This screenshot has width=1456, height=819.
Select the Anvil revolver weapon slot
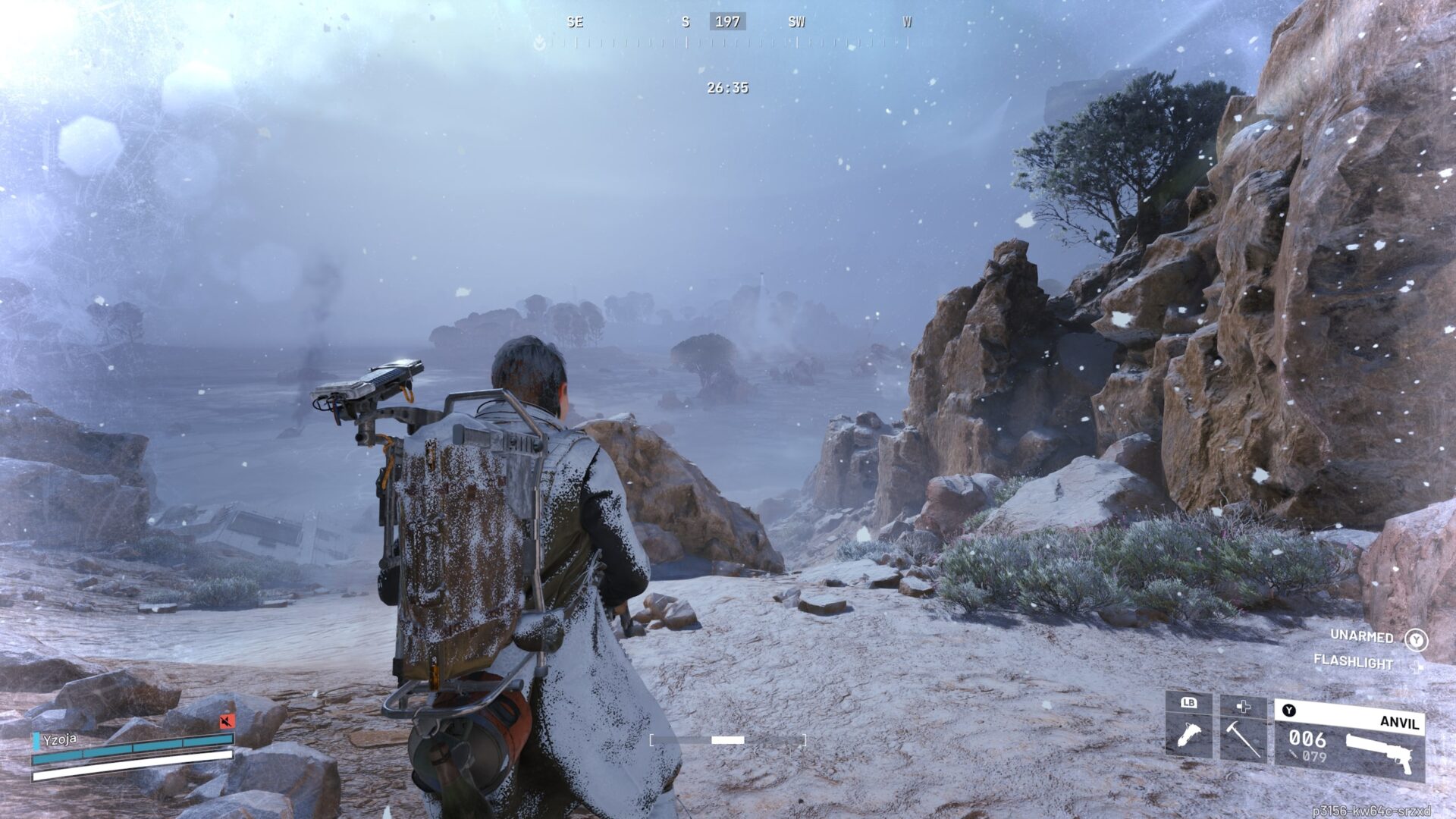point(1350,739)
